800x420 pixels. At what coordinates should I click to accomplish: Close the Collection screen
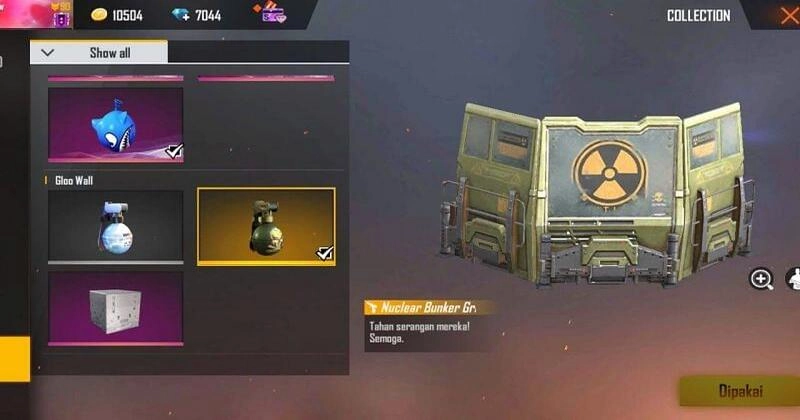(787, 16)
